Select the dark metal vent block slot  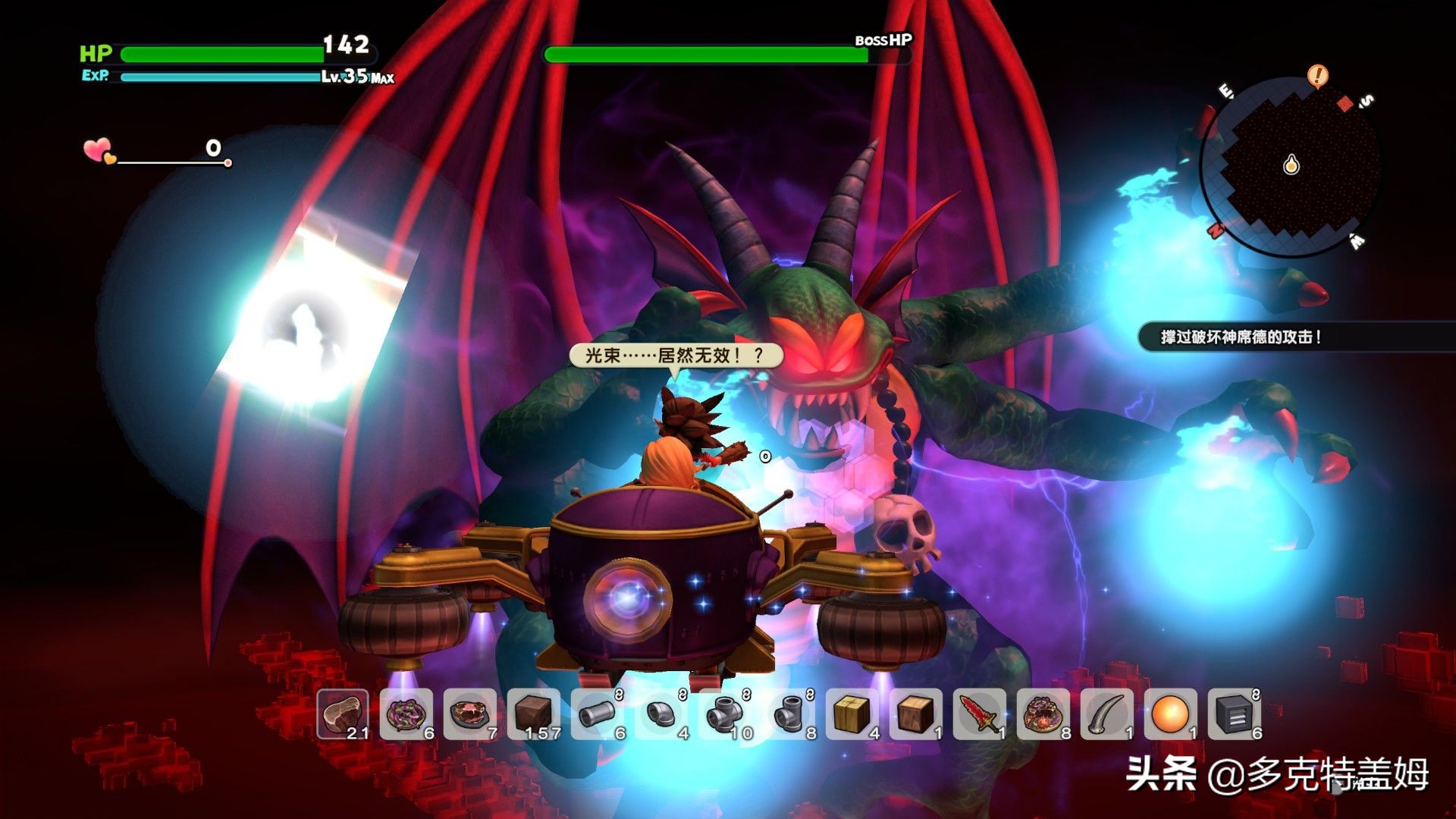[x=1235, y=714]
